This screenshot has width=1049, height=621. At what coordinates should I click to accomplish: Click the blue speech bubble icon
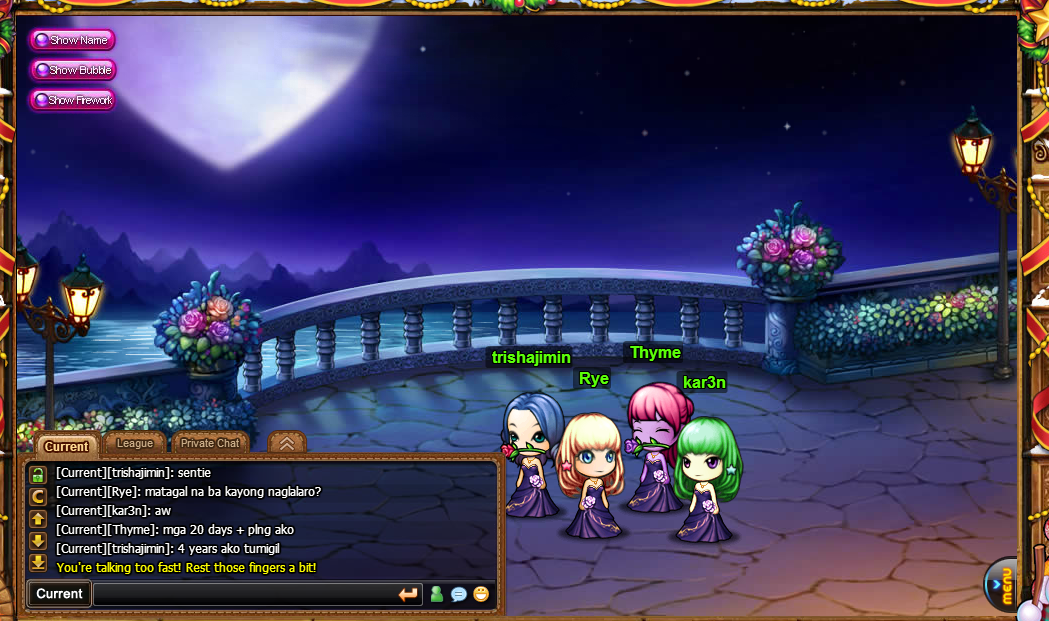click(x=459, y=594)
